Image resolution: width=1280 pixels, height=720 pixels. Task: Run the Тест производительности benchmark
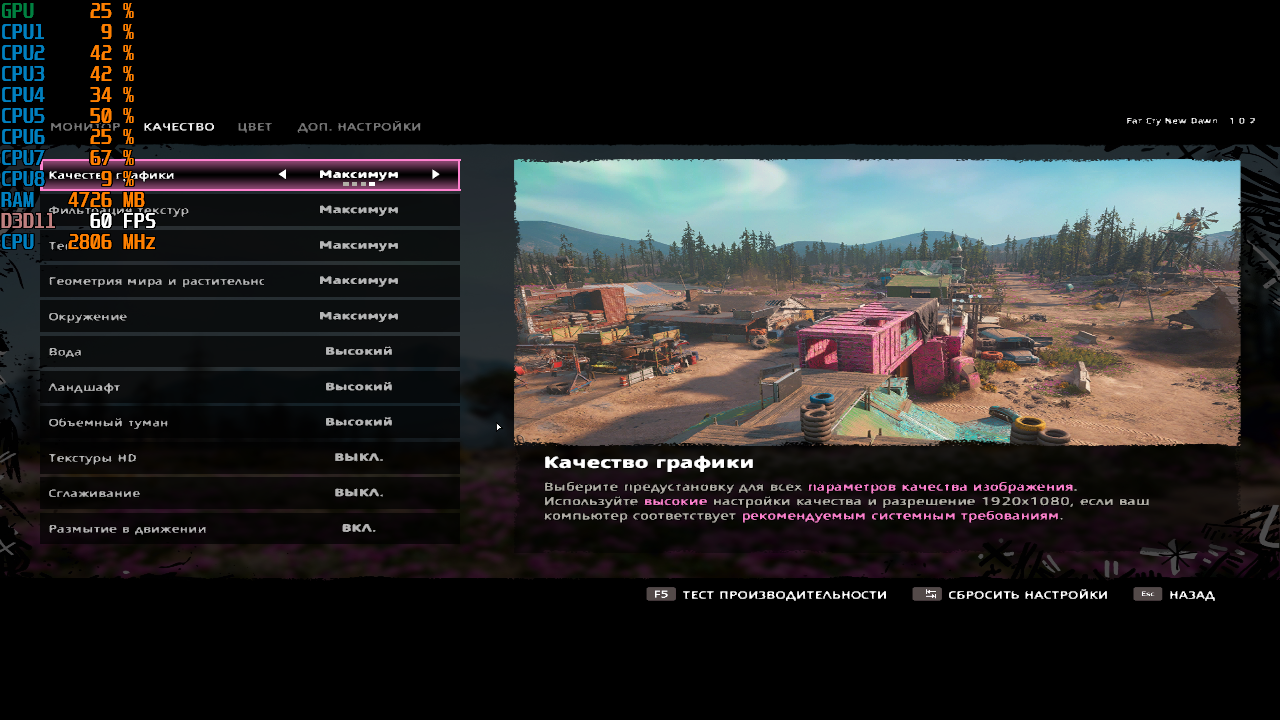pos(767,595)
